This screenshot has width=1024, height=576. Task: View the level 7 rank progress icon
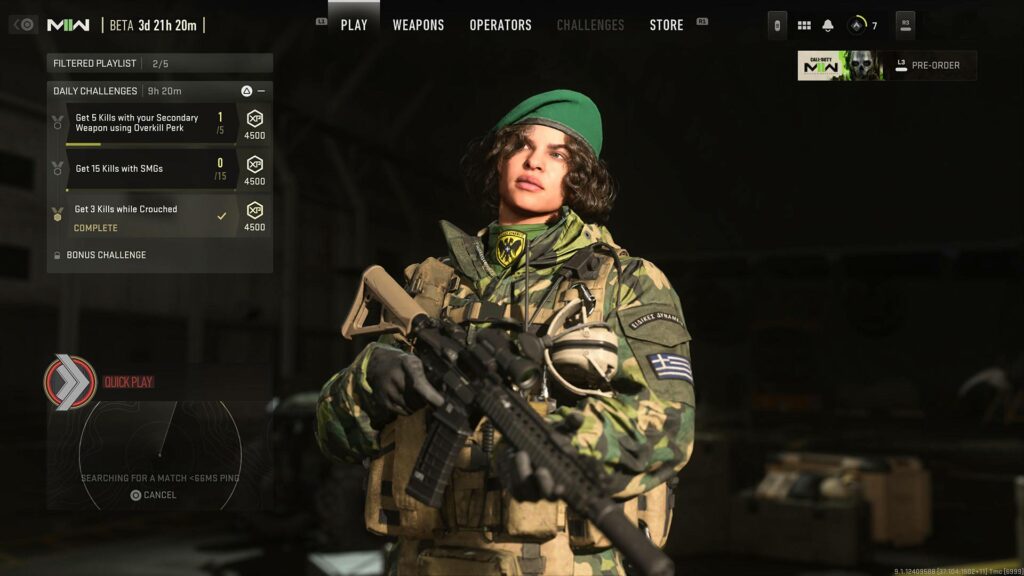click(858, 25)
